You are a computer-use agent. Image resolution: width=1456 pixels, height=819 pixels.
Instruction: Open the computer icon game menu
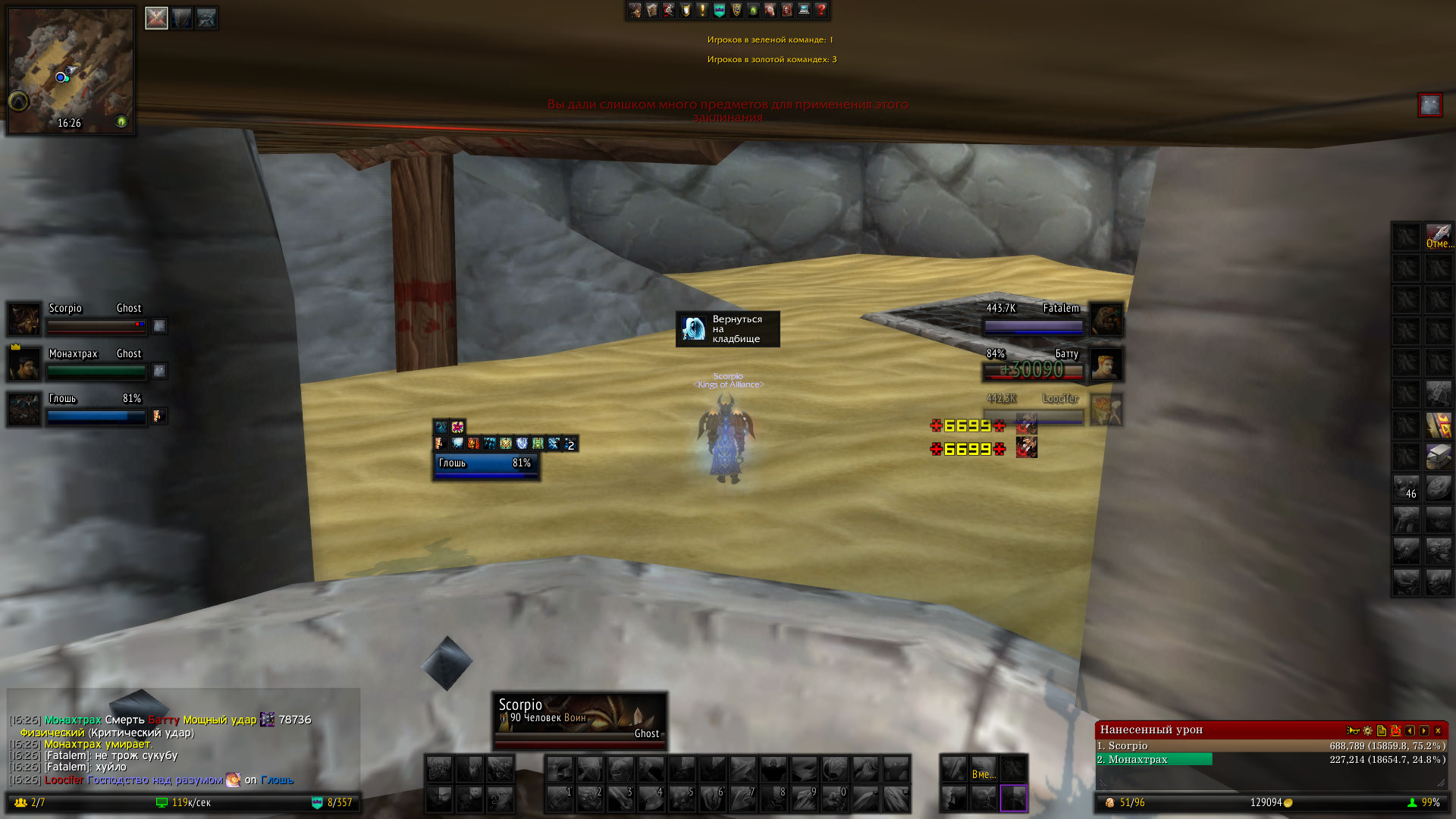pos(804,10)
